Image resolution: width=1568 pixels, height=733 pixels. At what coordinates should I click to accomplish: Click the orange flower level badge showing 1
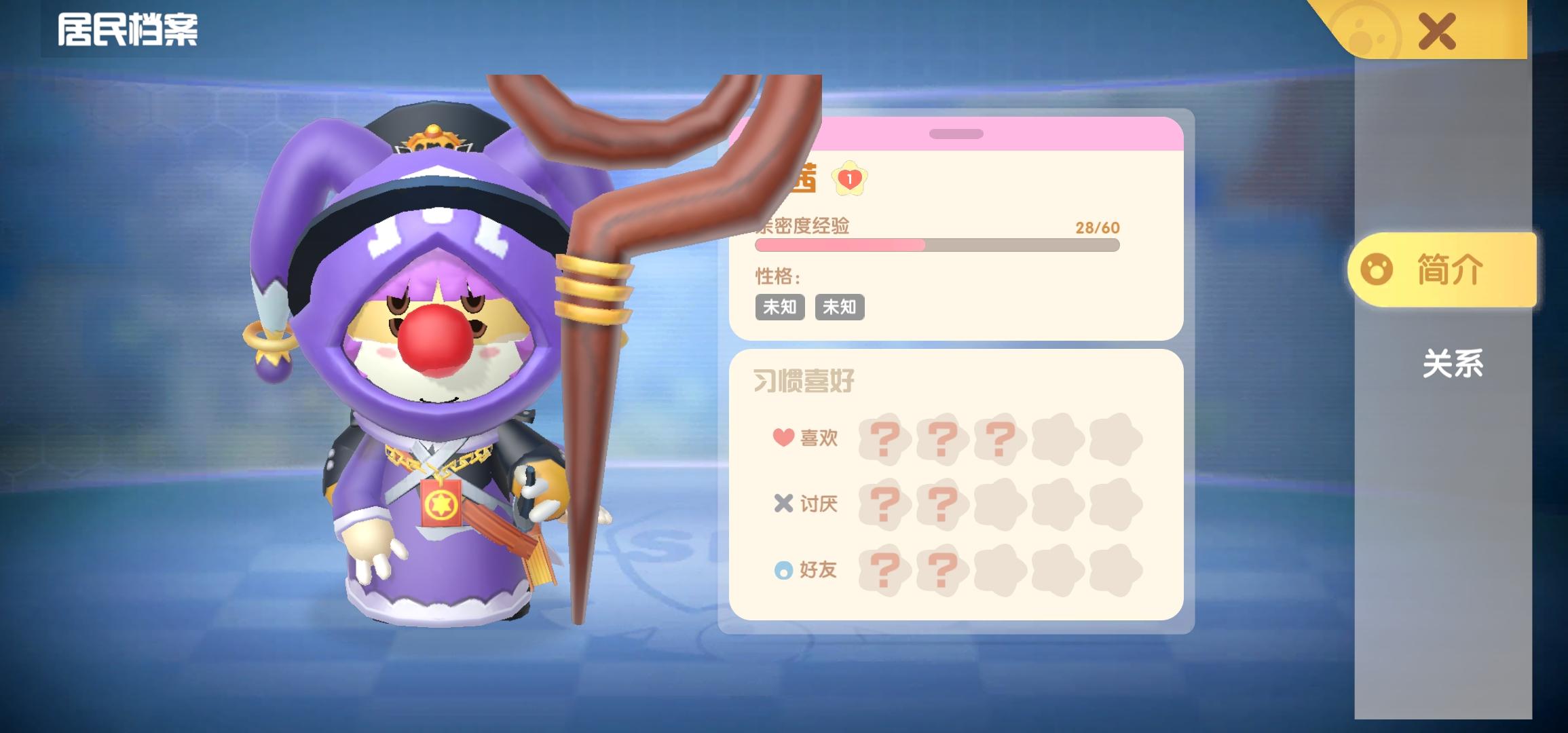click(851, 181)
